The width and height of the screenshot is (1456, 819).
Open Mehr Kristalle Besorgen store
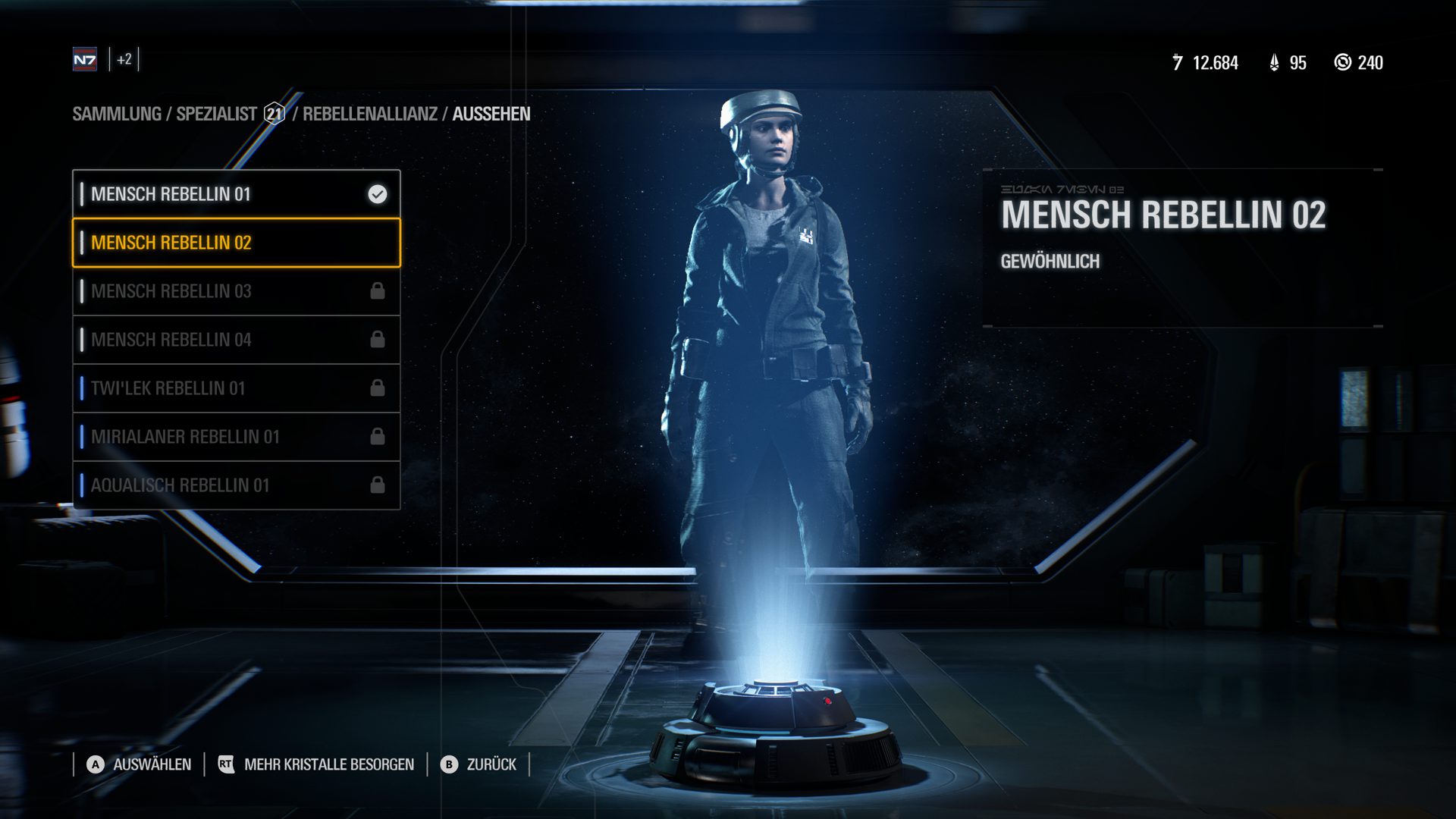tap(315, 764)
